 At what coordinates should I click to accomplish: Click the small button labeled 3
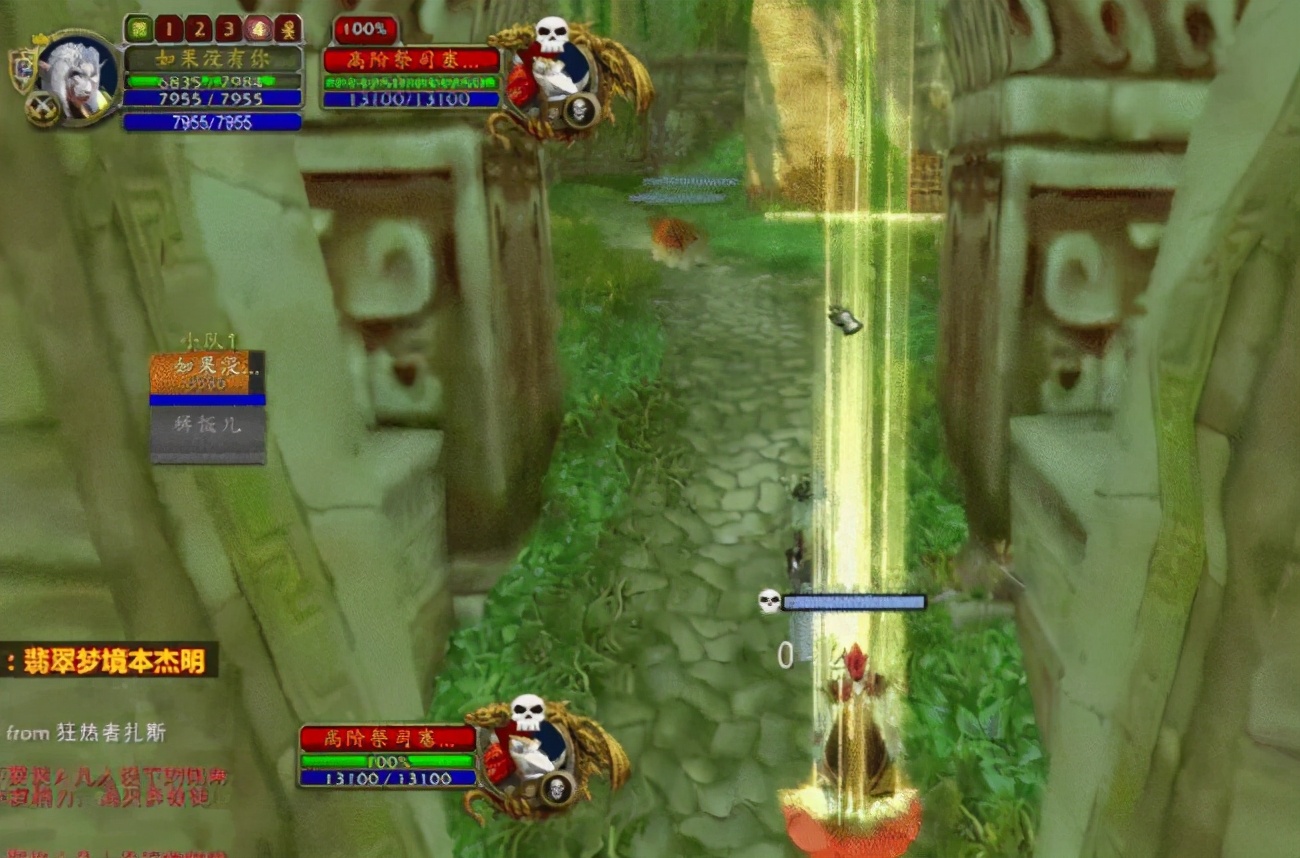point(228,28)
